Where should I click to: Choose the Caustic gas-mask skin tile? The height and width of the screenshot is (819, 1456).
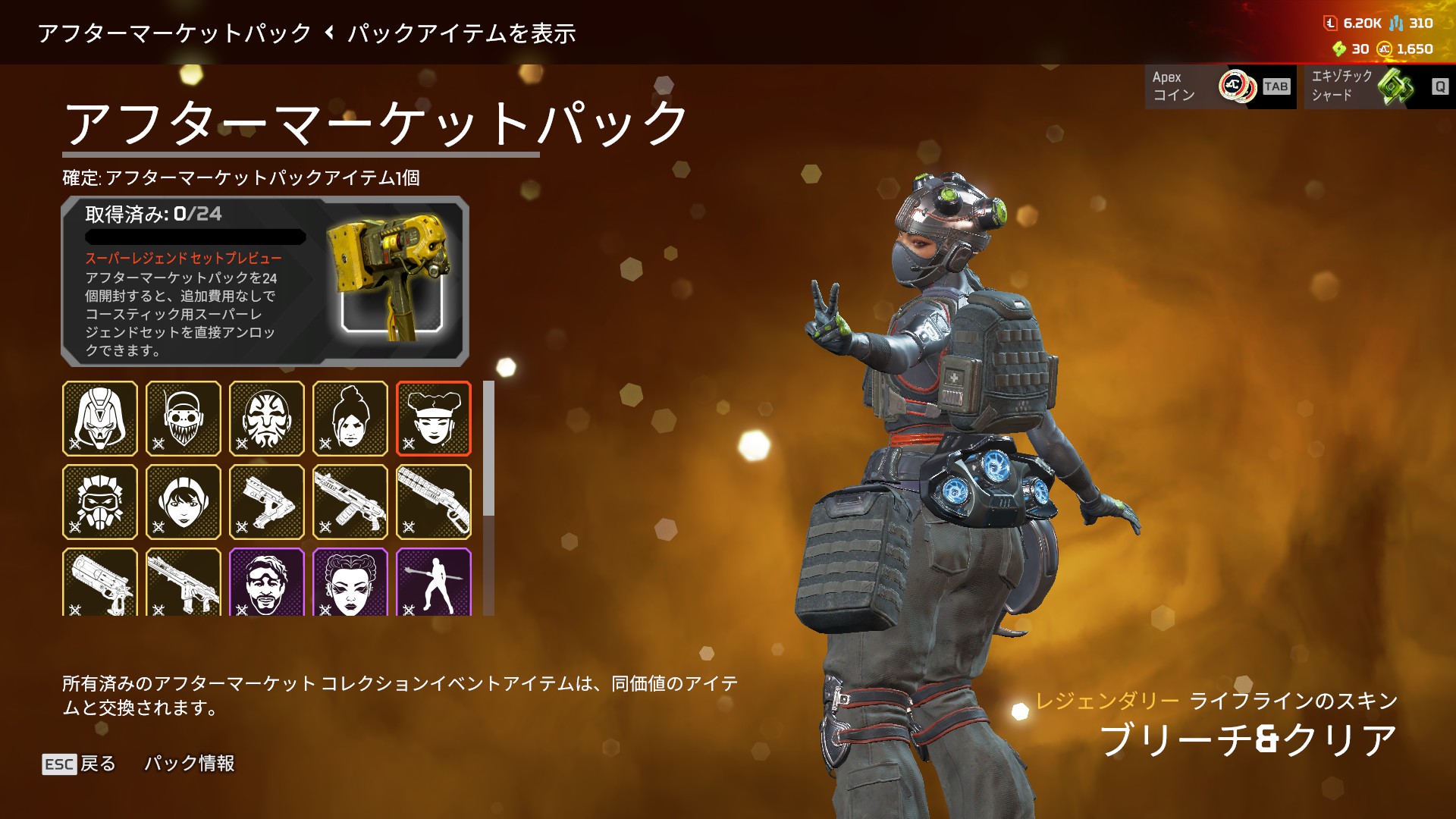[x=100, y=502]
